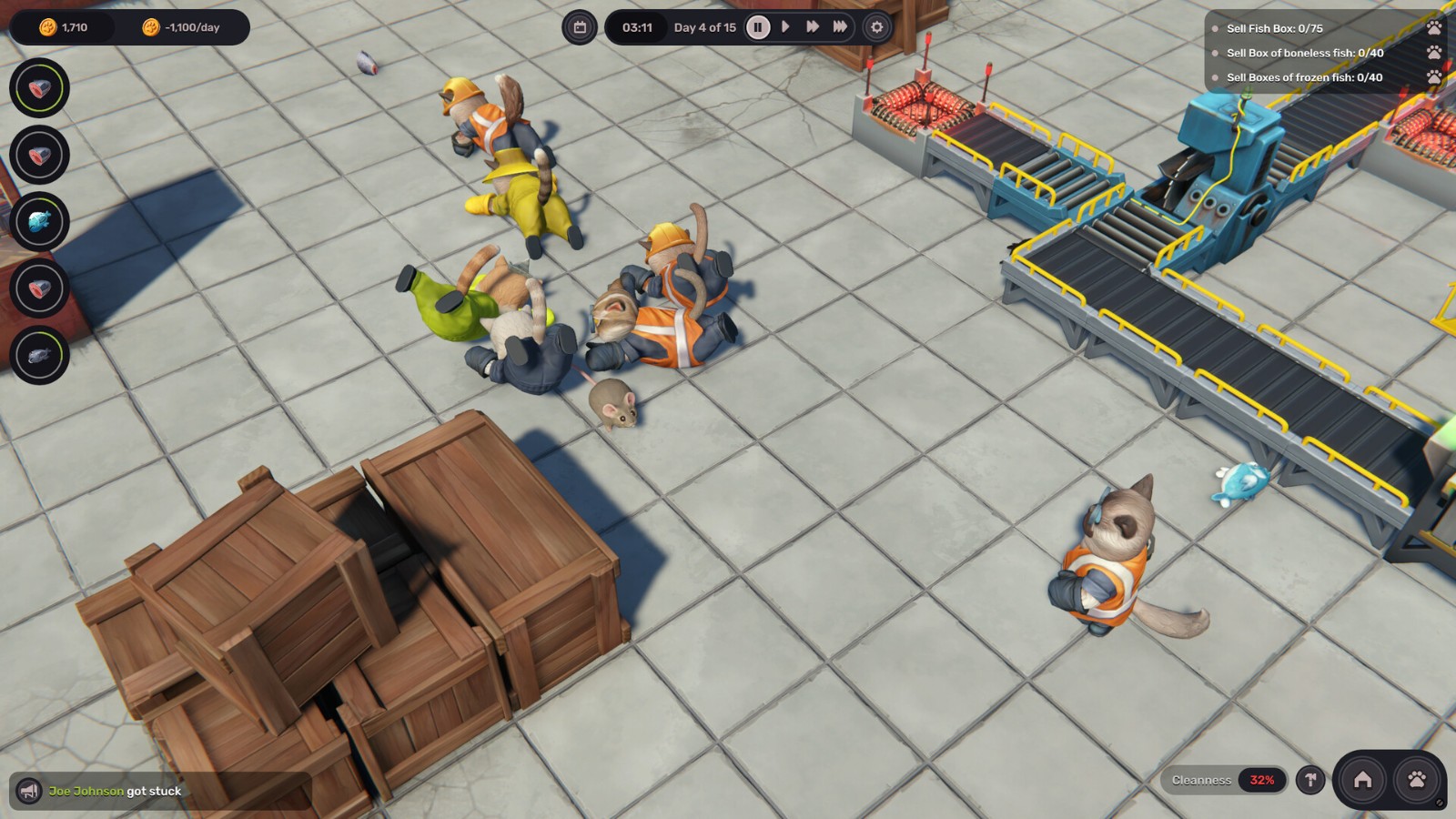The height and width of the screenshot is (819, 1456).
Task: Click the home button
Action: tap(1362, 780)
